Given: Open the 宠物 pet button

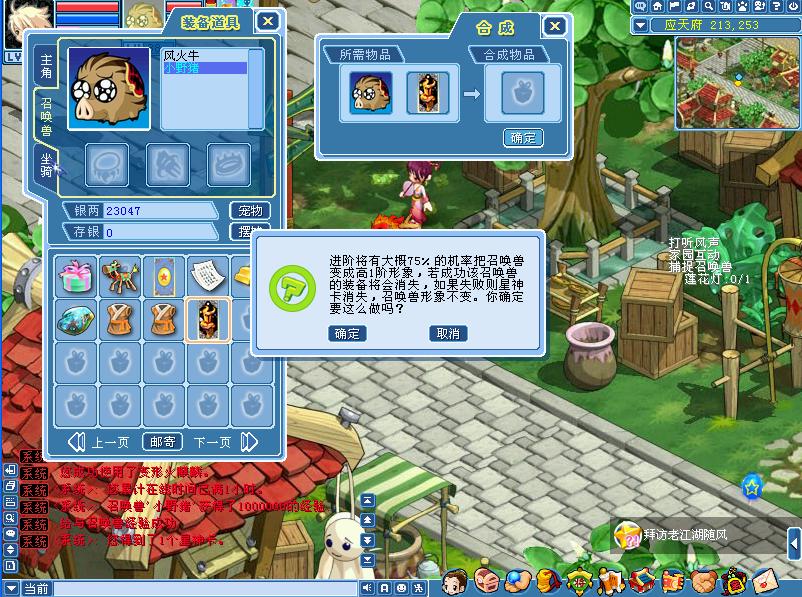Looking at the screenshot, I should point(250,211).
